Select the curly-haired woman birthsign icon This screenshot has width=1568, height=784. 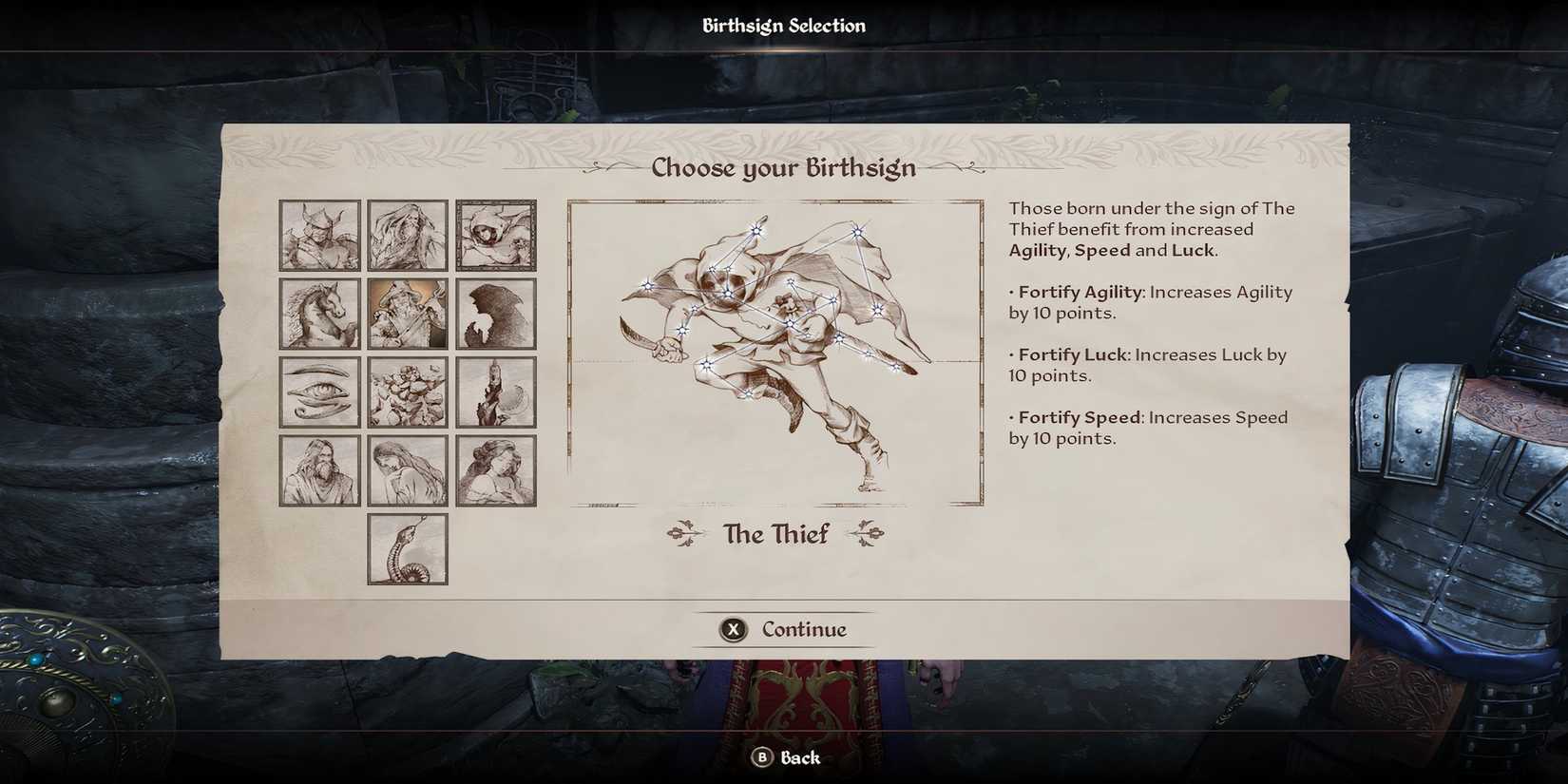coord(495,468)
